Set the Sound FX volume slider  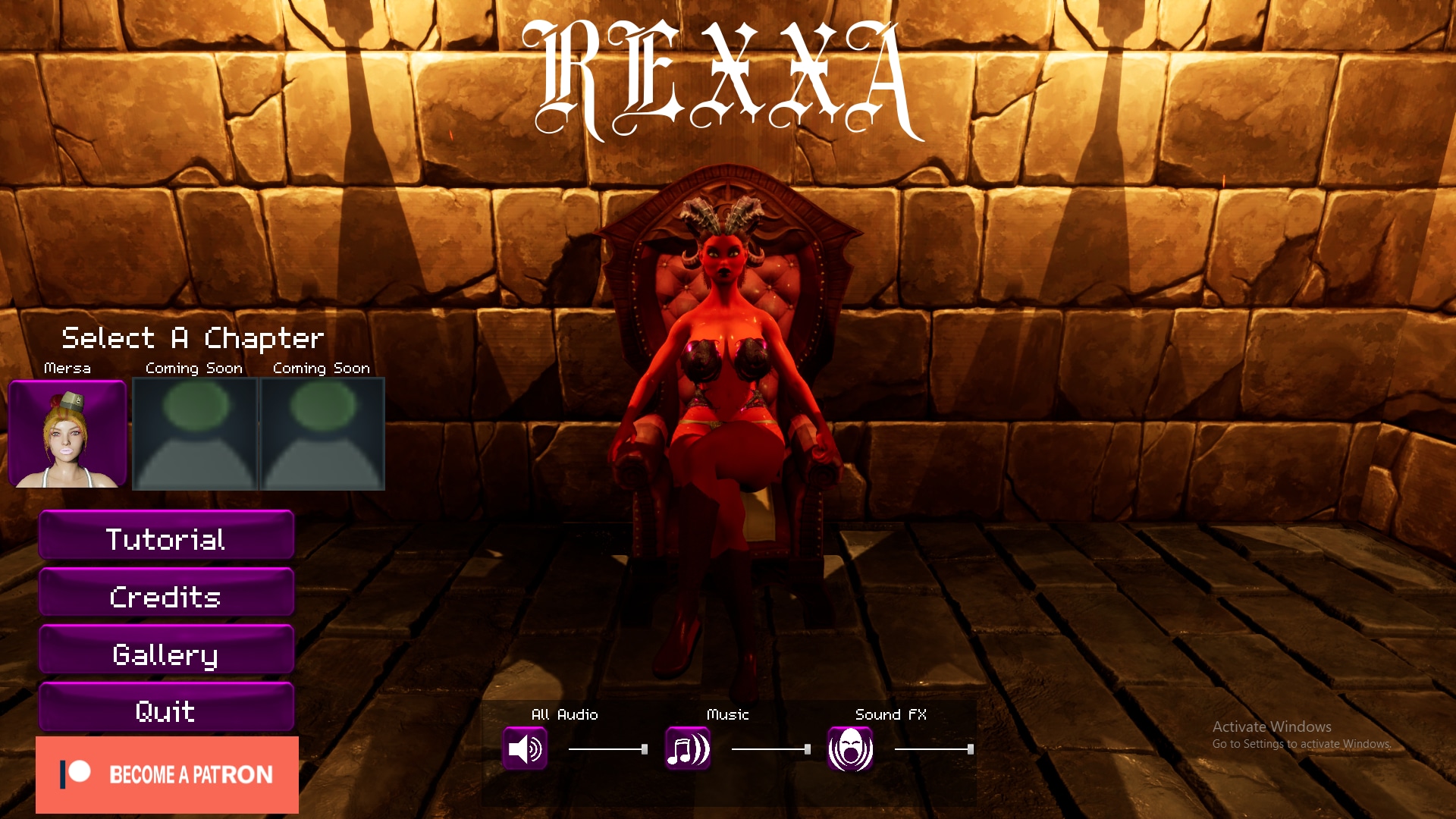pyautogui.click(x=934, y=749)
